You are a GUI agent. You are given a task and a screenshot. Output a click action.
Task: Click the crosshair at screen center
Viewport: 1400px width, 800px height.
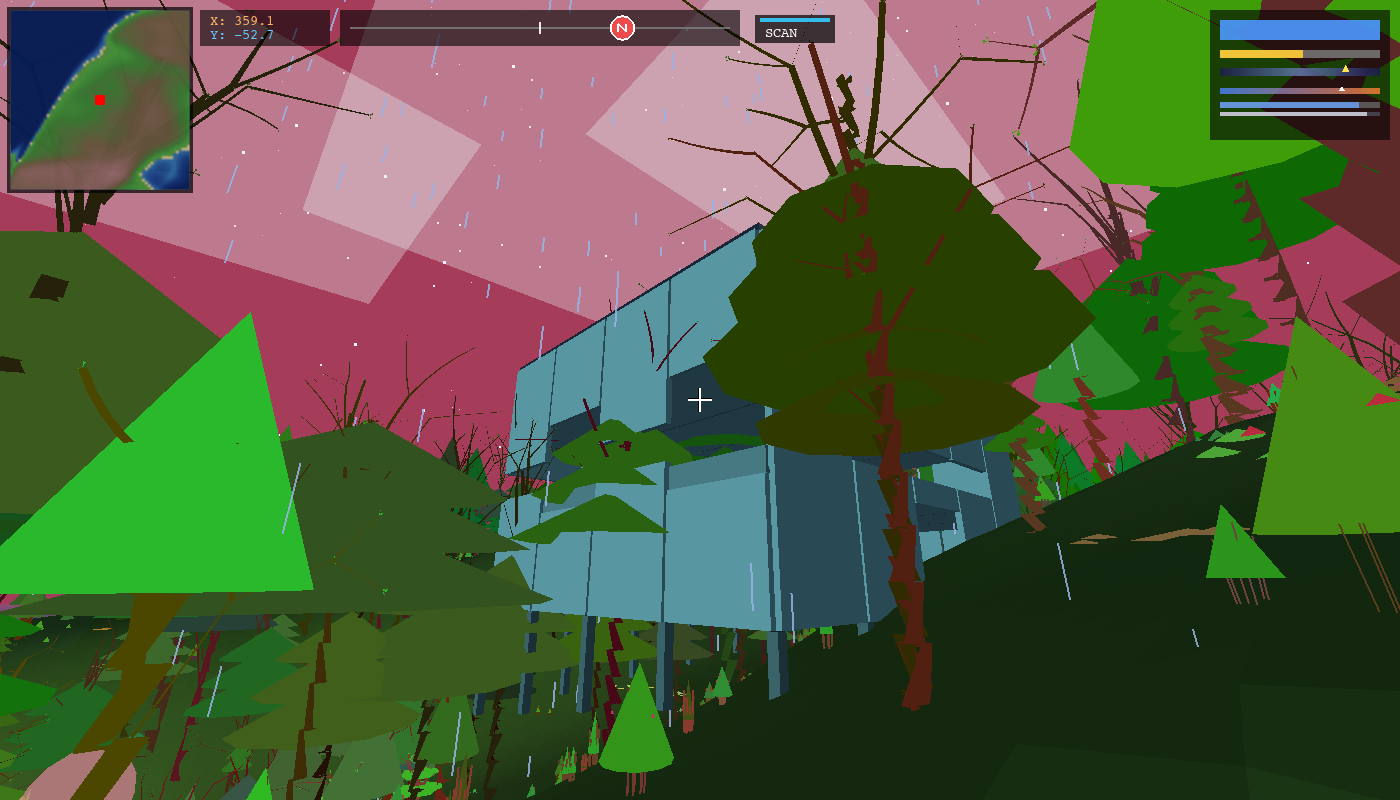coord(700,399)
